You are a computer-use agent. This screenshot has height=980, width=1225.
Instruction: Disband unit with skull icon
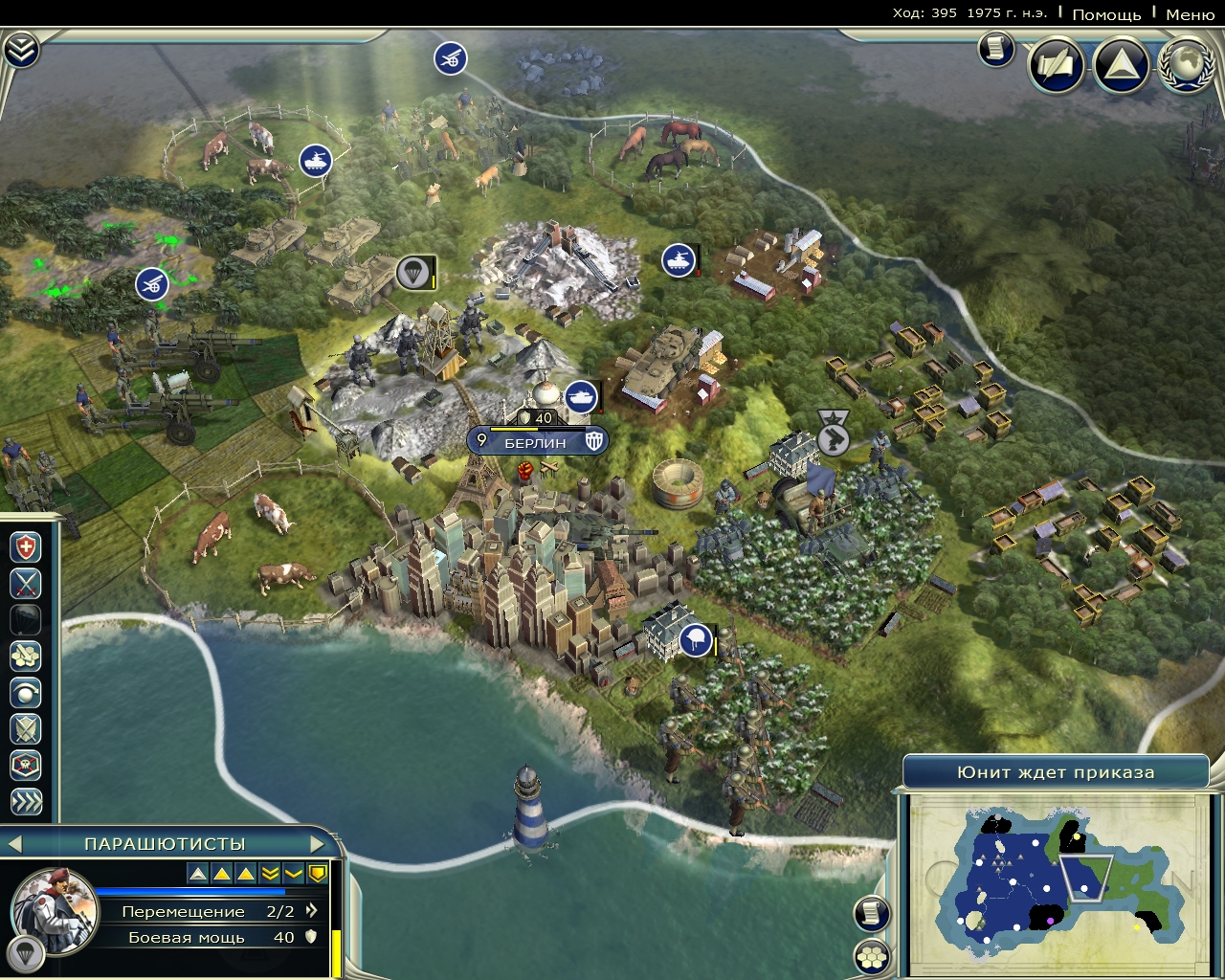click(26, 765)
